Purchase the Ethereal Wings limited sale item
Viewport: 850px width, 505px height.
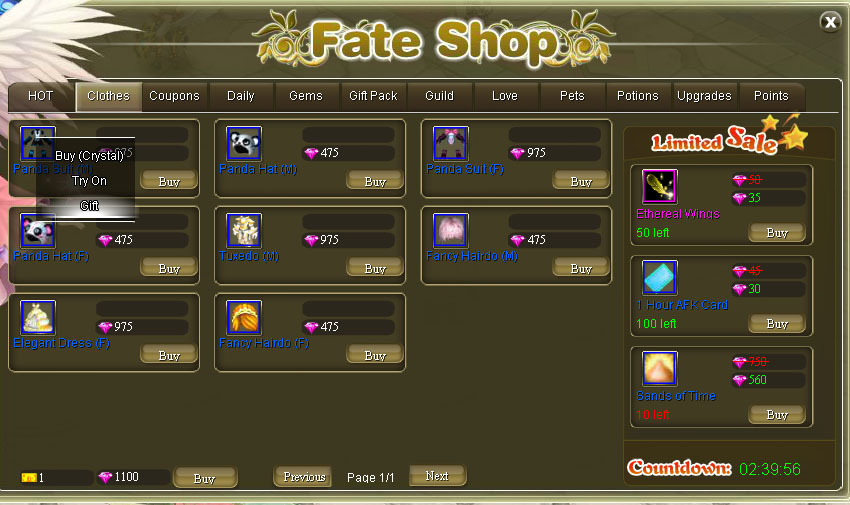point(777,232)
